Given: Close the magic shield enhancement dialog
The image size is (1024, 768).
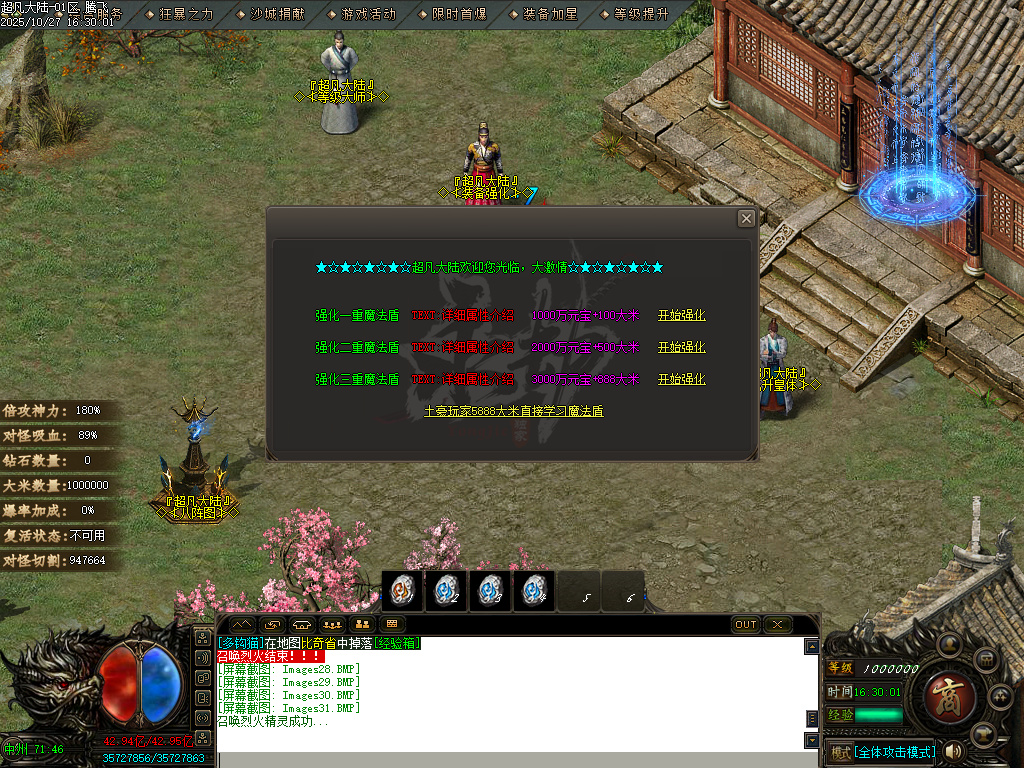Looking at the screenshot, I should click(746, 219).
